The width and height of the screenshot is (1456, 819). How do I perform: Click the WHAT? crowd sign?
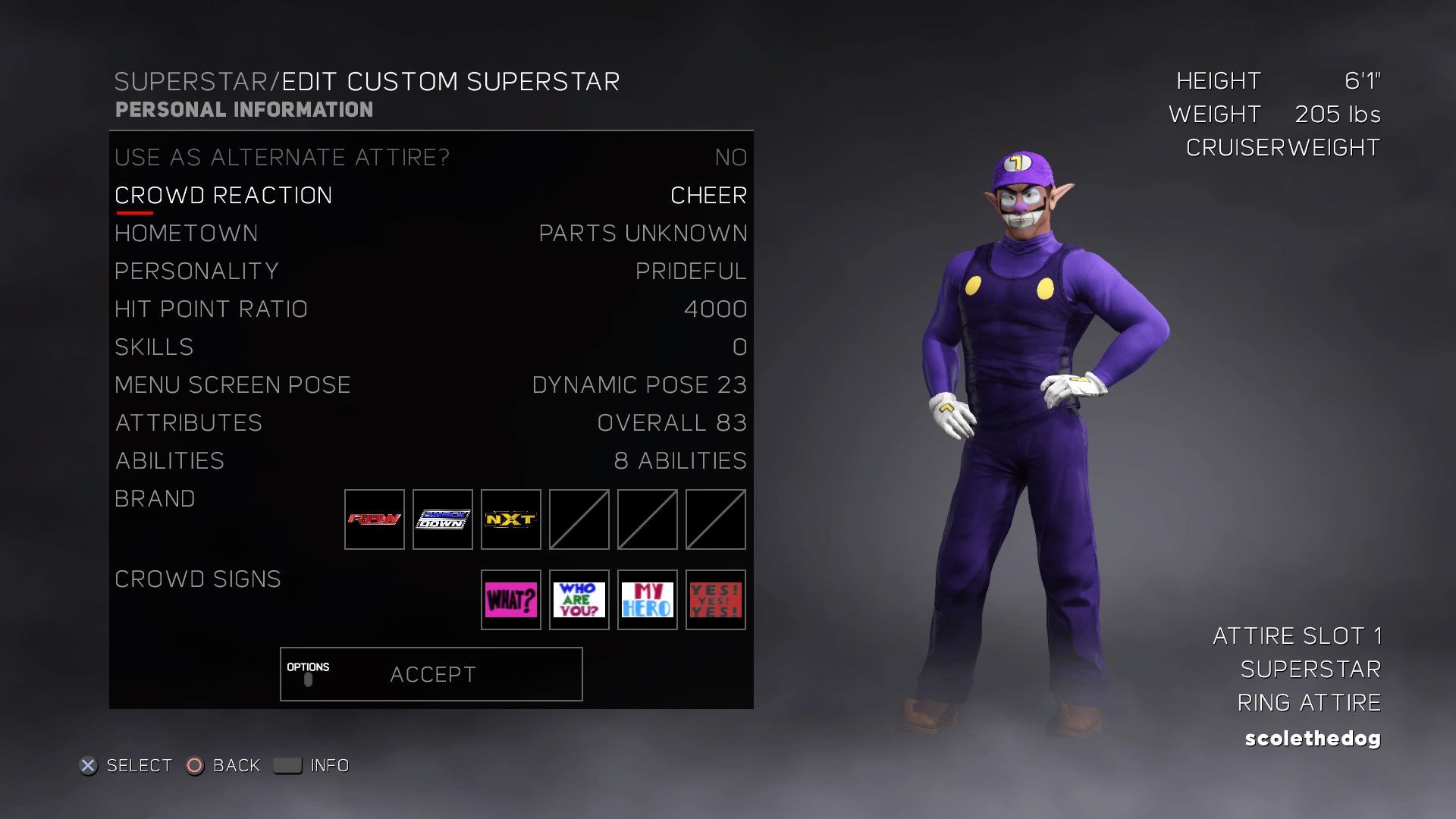click(511, 601)
